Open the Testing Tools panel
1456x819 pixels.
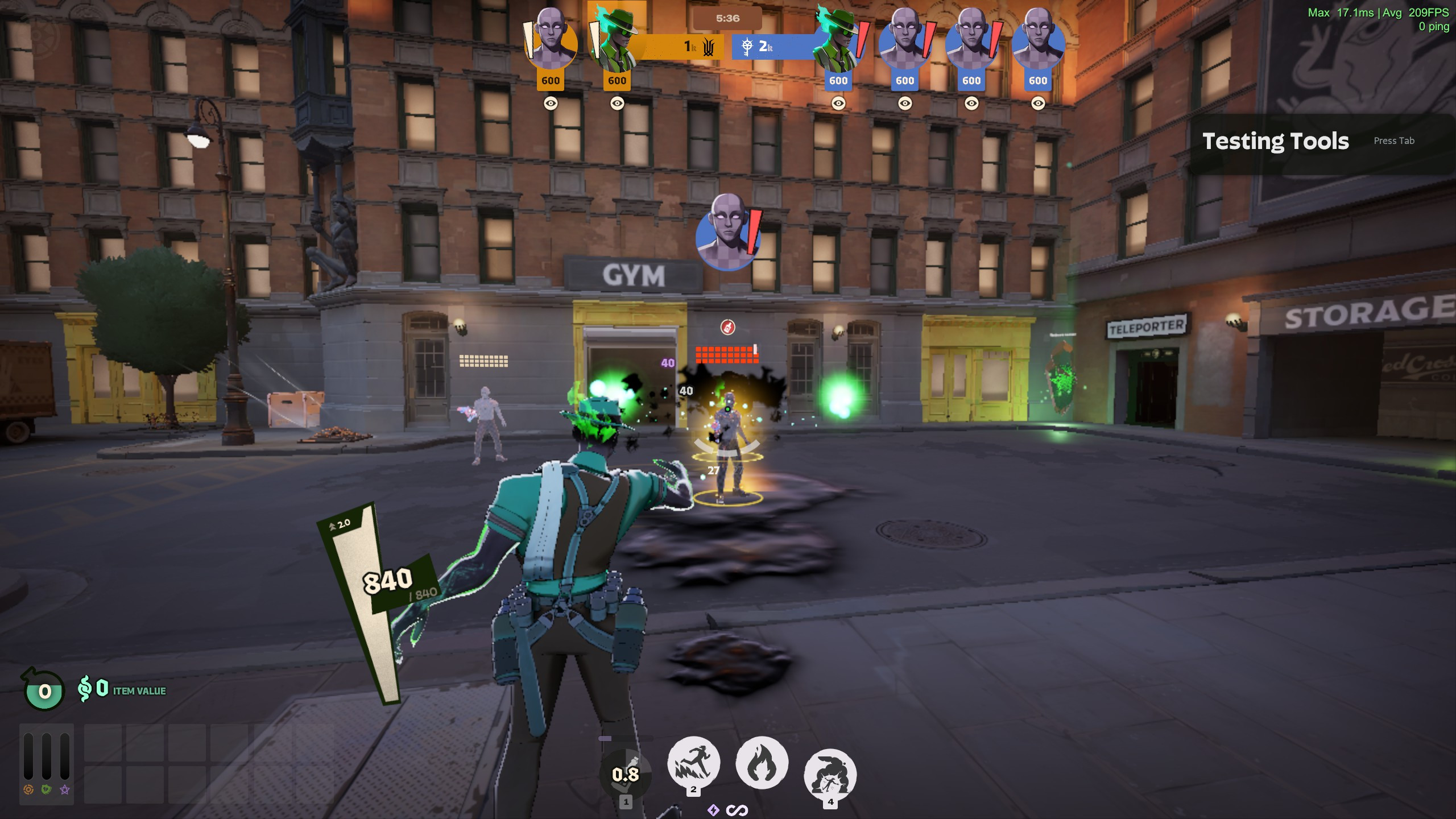click(x=1275, y=141)
